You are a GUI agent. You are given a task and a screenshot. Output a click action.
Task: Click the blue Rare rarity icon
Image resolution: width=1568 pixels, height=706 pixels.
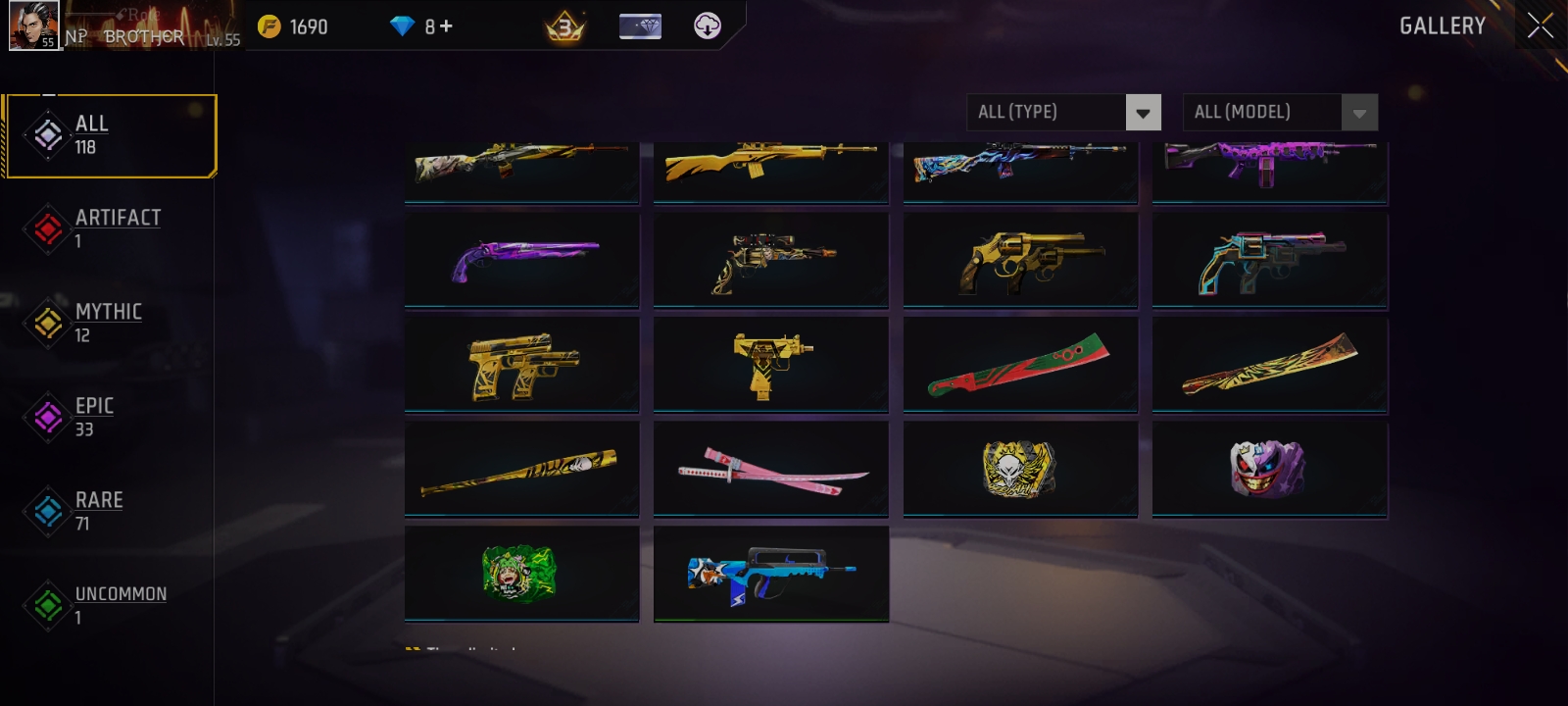pos(47,511)
